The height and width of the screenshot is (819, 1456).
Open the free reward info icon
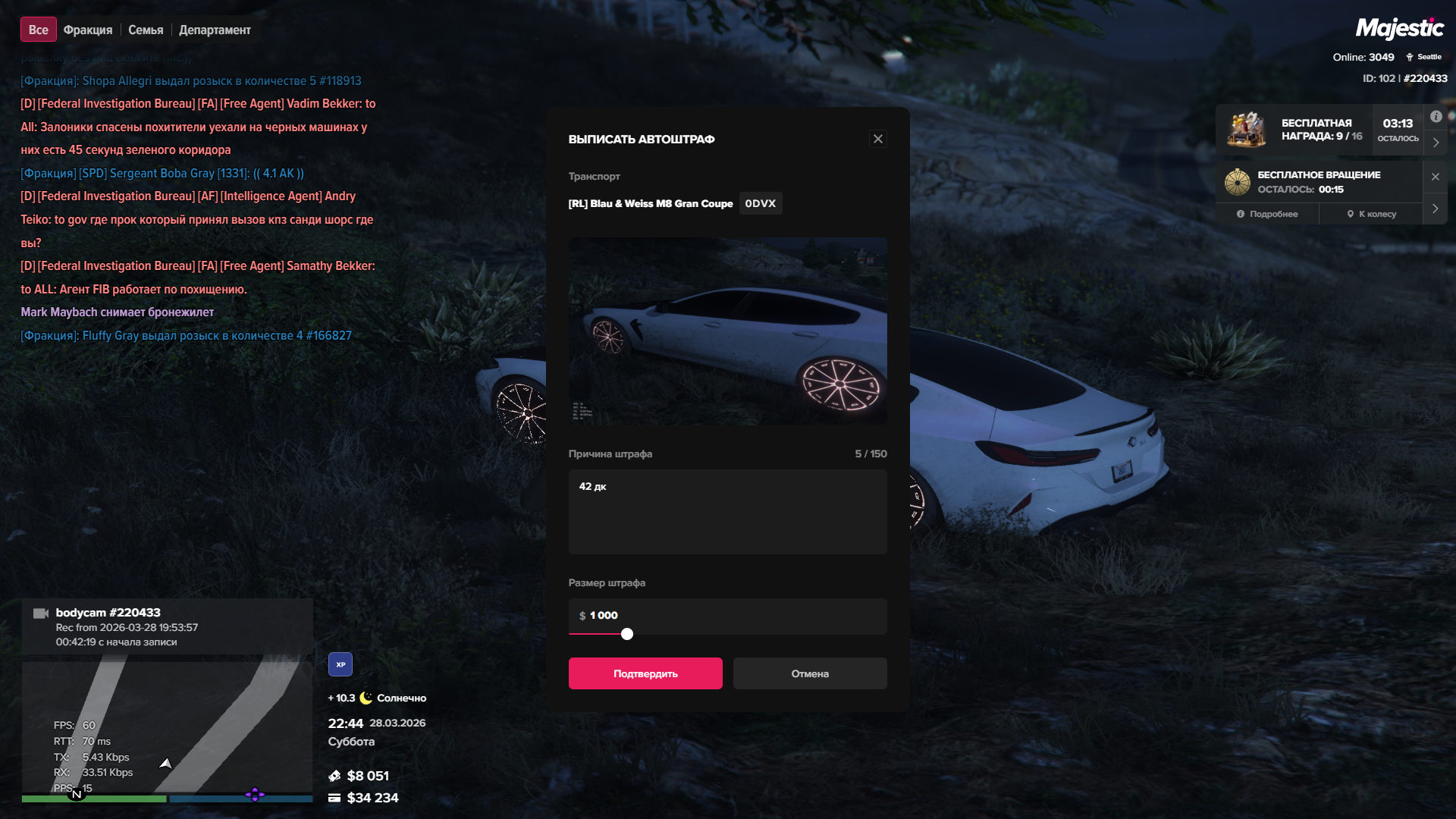[x=1436, y=117]
